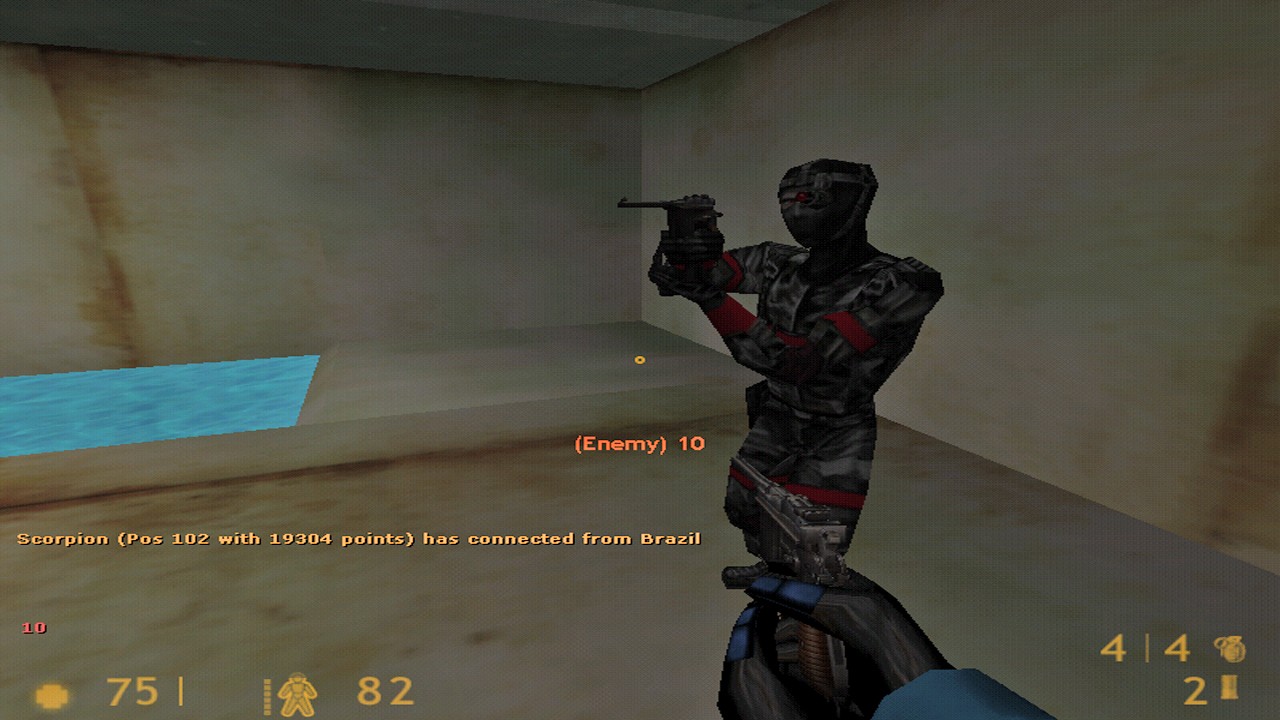Click the red kill counter reading 10

tap(33, 628)
